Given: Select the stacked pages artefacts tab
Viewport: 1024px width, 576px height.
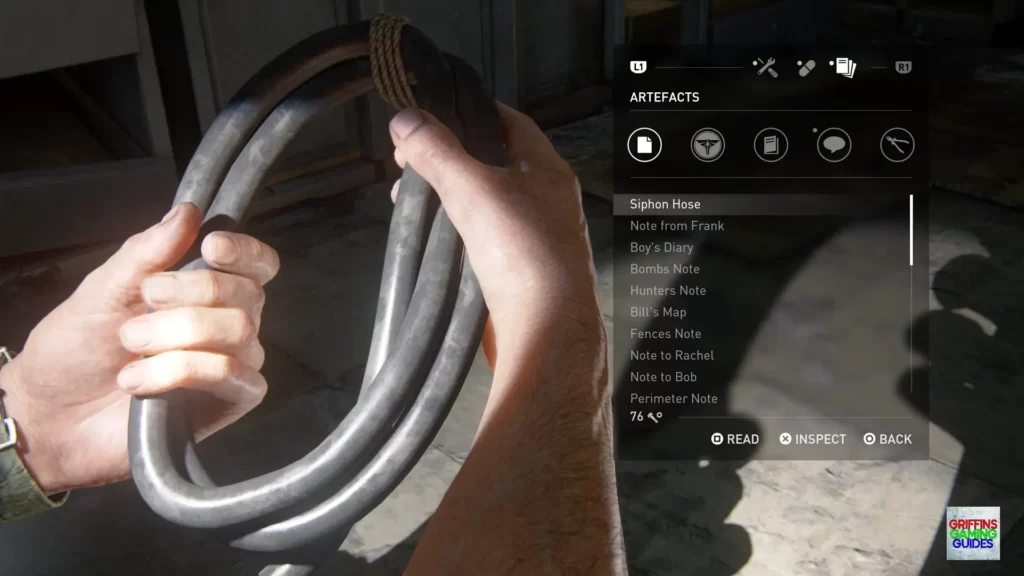Looking at the screenshot, I should [845, 67].
